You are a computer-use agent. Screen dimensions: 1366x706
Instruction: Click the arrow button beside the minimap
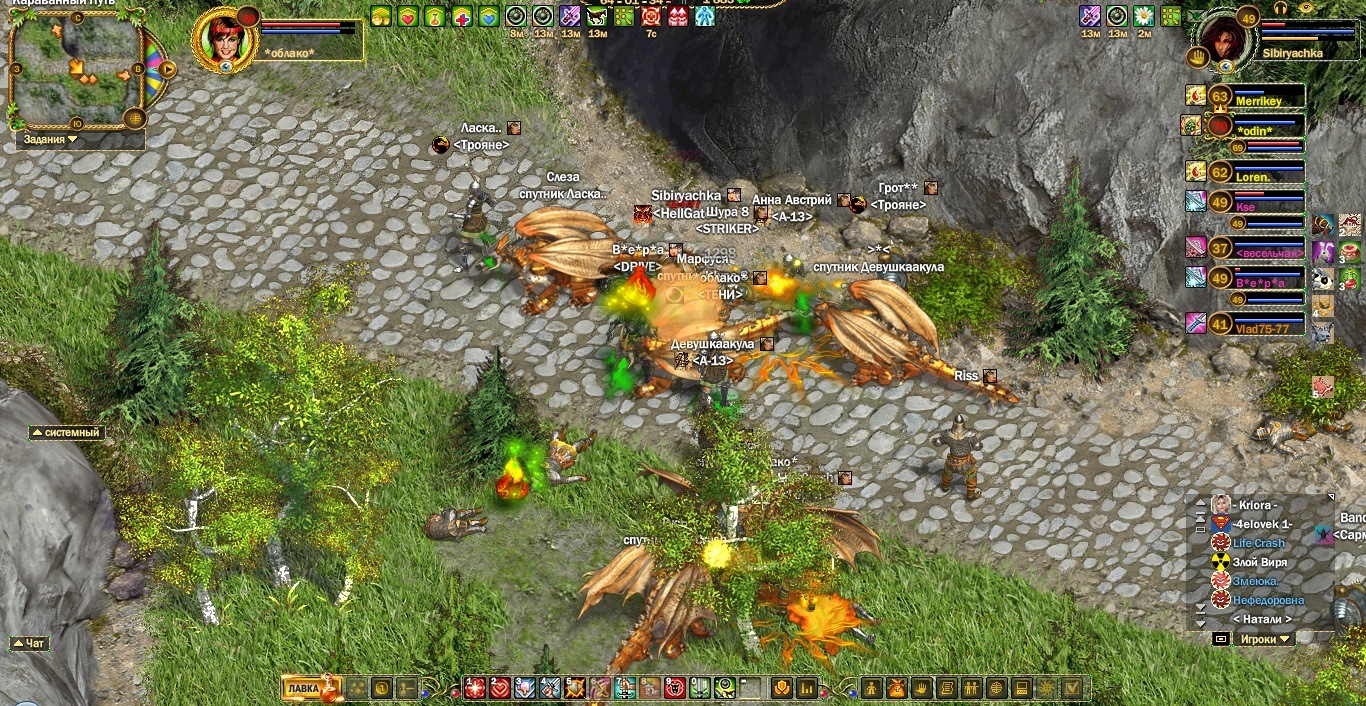point(168,69)
